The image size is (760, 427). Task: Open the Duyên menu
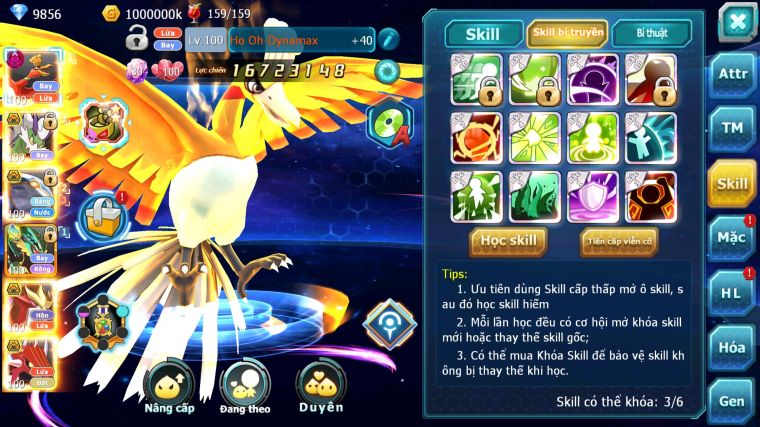coord(320,387)
